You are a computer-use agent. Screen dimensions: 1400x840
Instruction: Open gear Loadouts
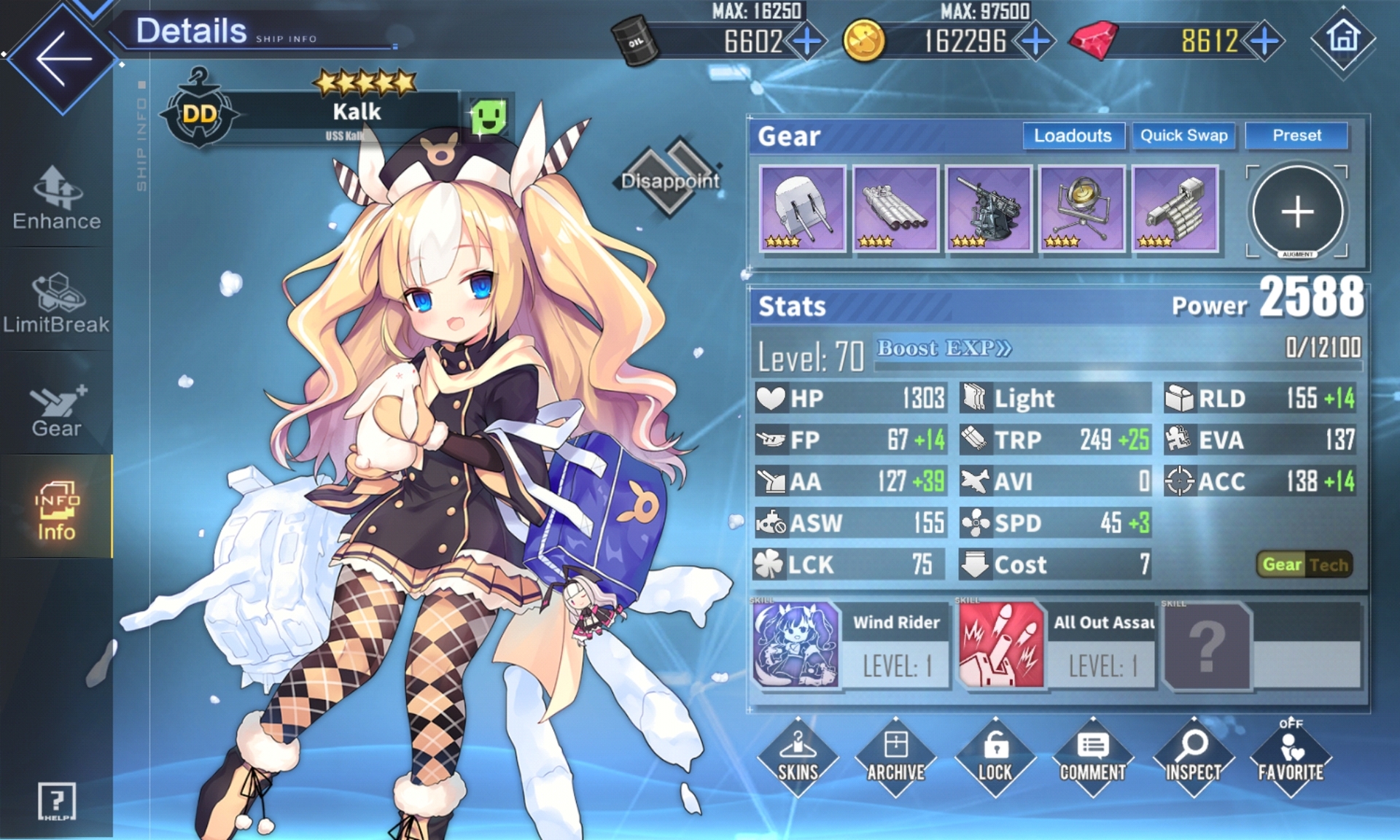(1073, 136)
